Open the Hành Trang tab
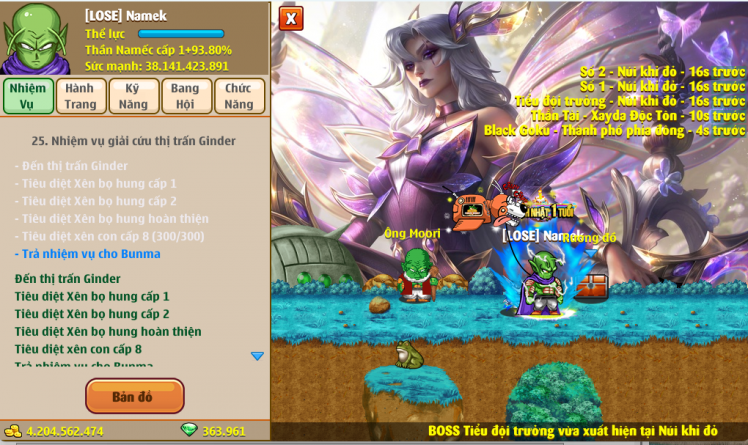 pos(81,96)
